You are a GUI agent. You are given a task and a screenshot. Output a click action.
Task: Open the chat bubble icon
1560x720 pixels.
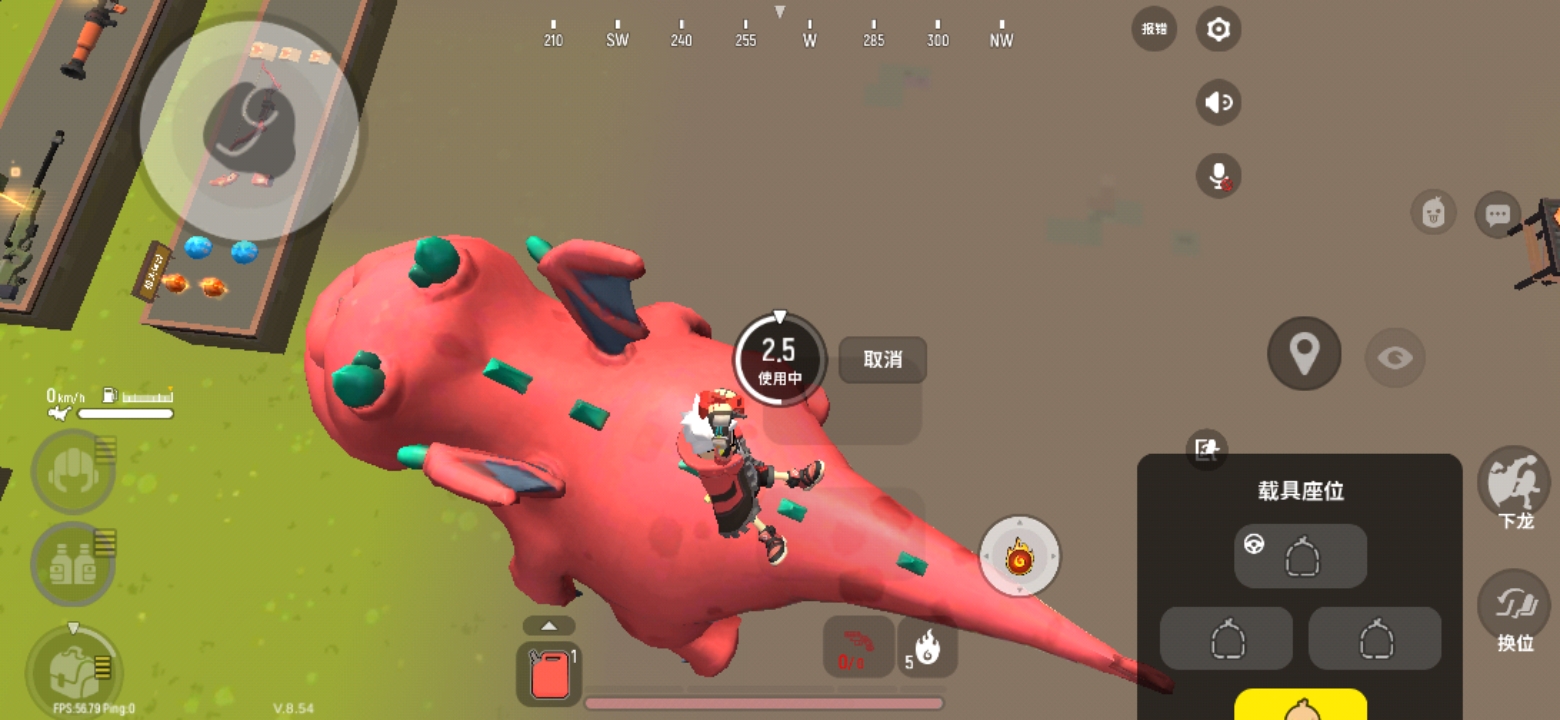1498,215
